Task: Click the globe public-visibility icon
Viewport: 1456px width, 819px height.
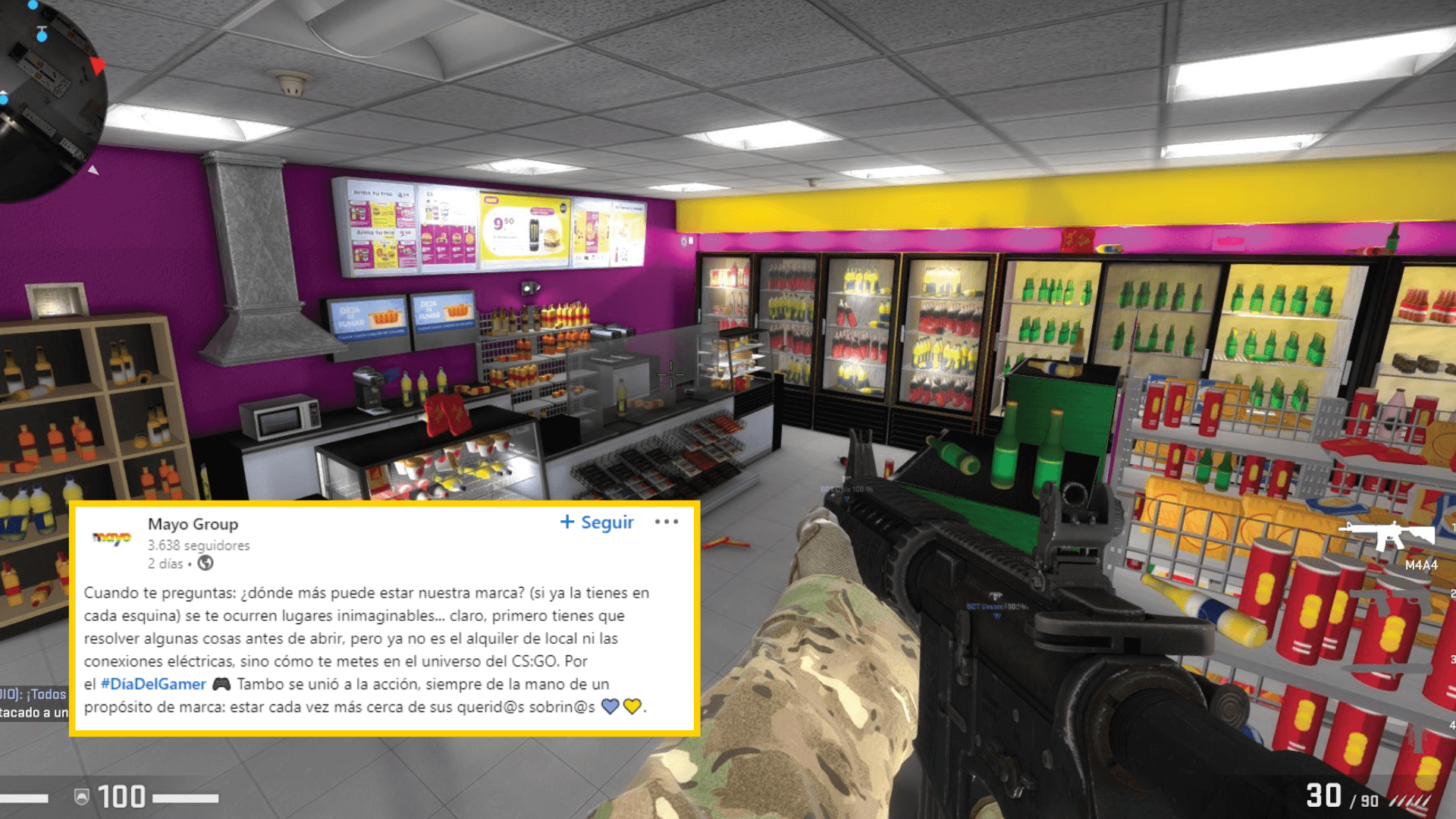Action: 205,563
